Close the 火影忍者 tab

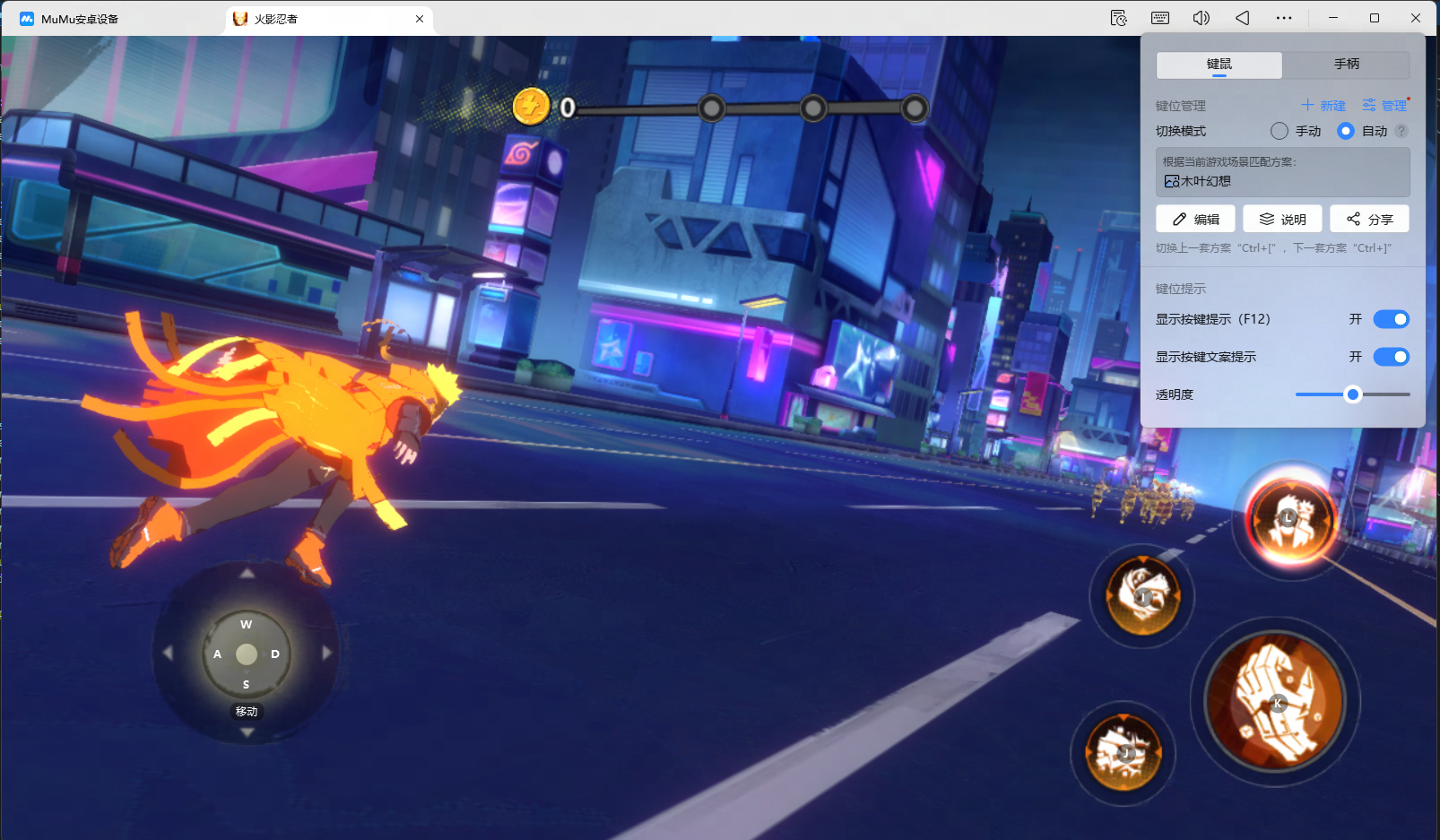(420, 19)
